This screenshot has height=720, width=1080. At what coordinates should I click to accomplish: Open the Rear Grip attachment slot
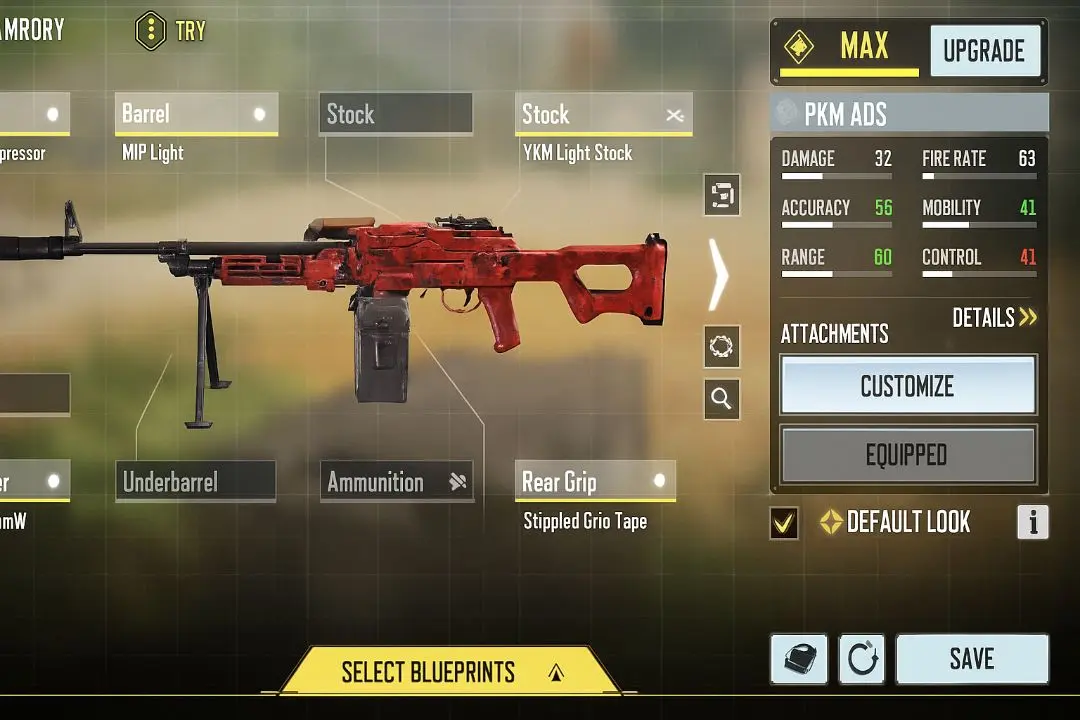point(594,482)
